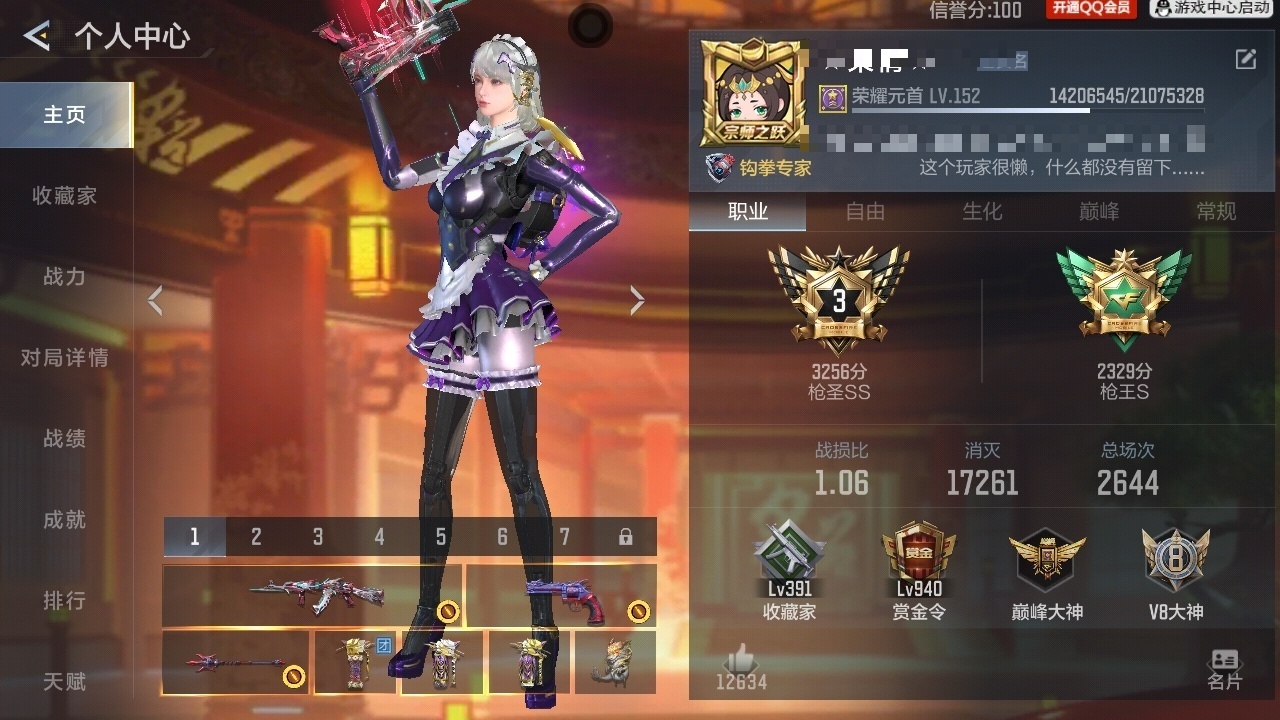The image size is (1280, 720).
Task: Open the 收藏家 sidebar section
Action: pos(65,196)
